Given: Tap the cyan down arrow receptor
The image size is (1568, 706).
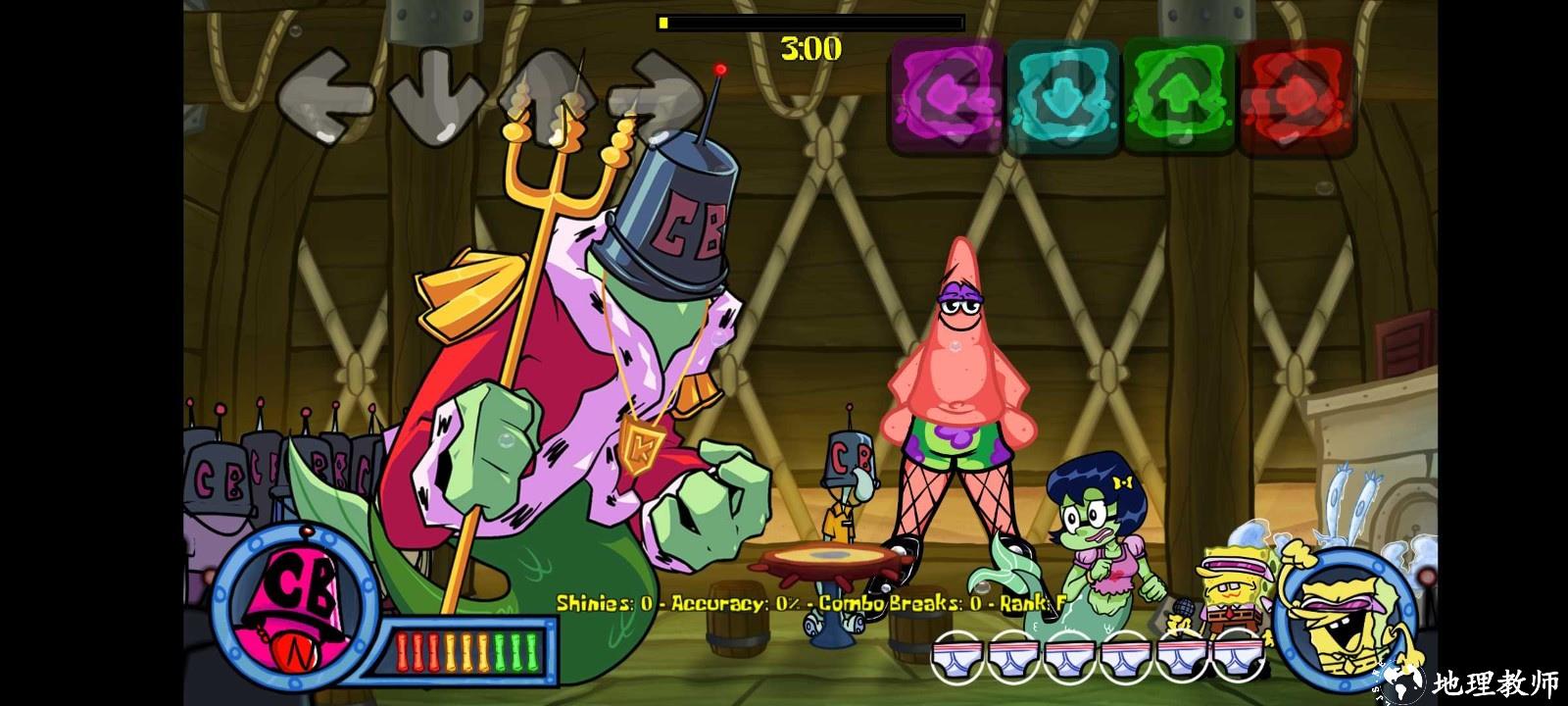Looking at the screenshot, I should [x=1062, y=97].
